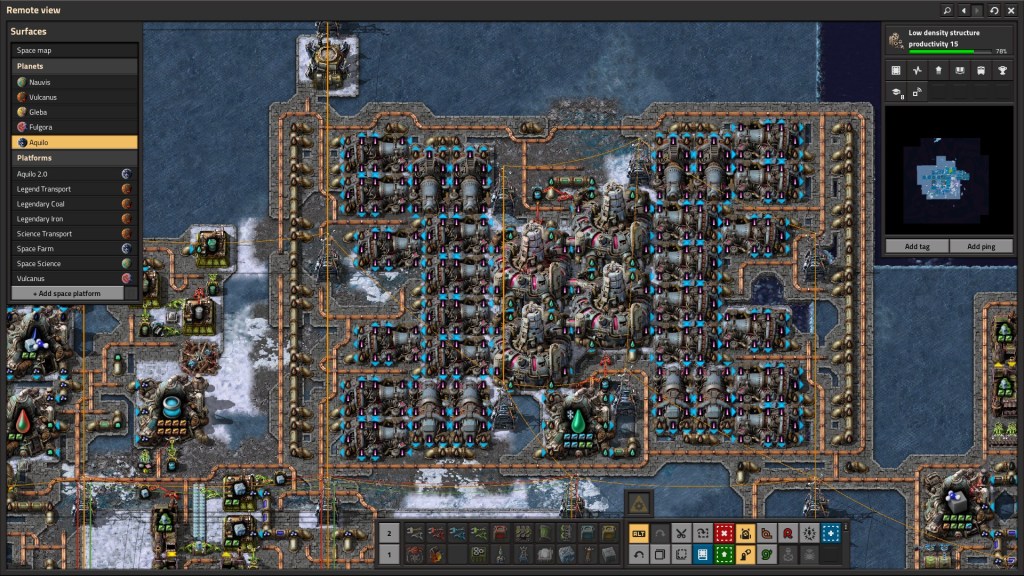Screen dimensions: 1024x576
Task: Click the magnifying glass search button
Action: click(946, 10)
